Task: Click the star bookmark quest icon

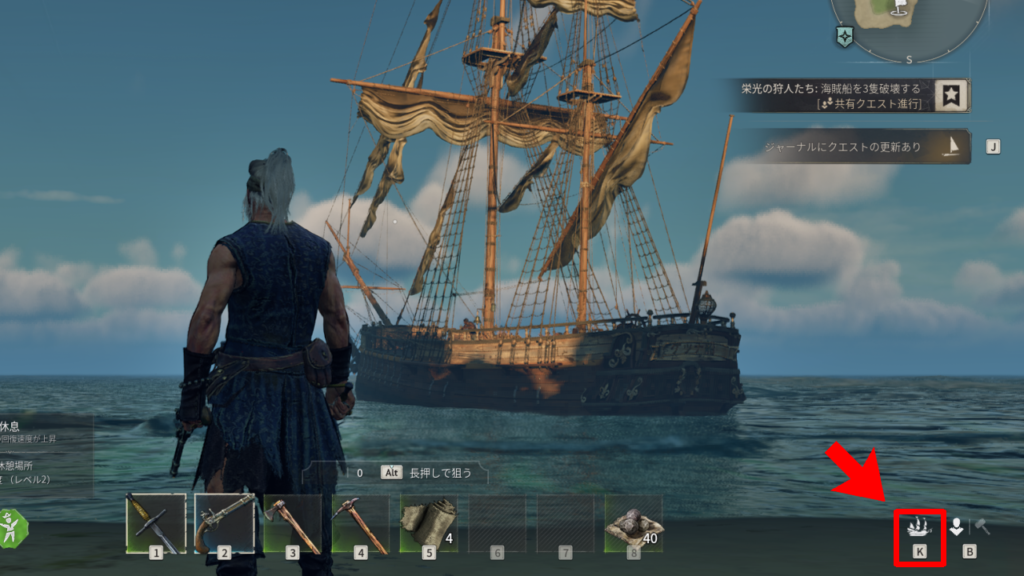Action: point(953,96)
